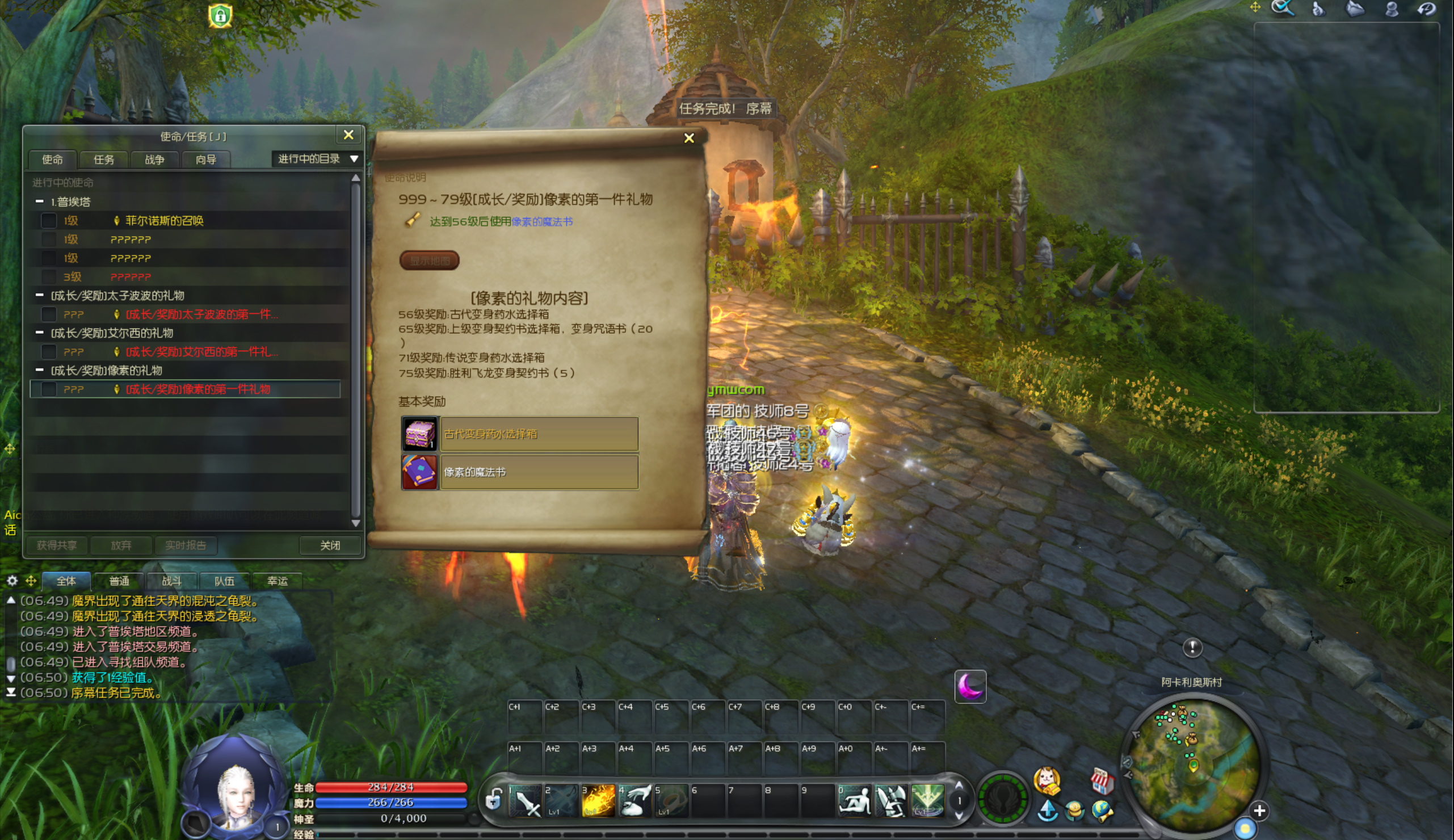This screenshot has height=840, width=1454.
Task: Switch to the 任务 quest tab
Action: click(104, 160)
